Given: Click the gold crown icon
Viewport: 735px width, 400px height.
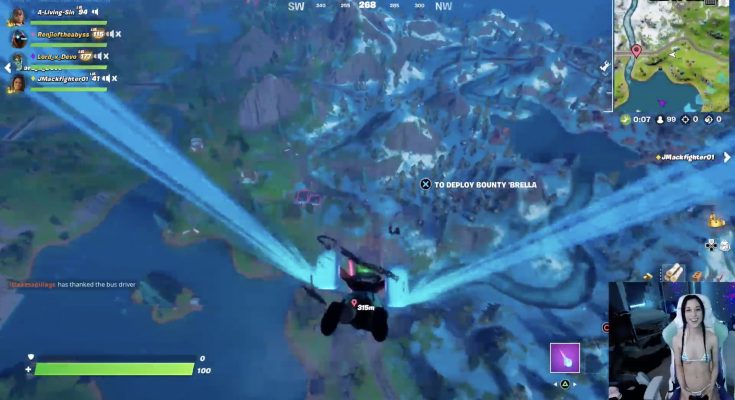Looking at the screenshot, I should click(x=715, y=219).
